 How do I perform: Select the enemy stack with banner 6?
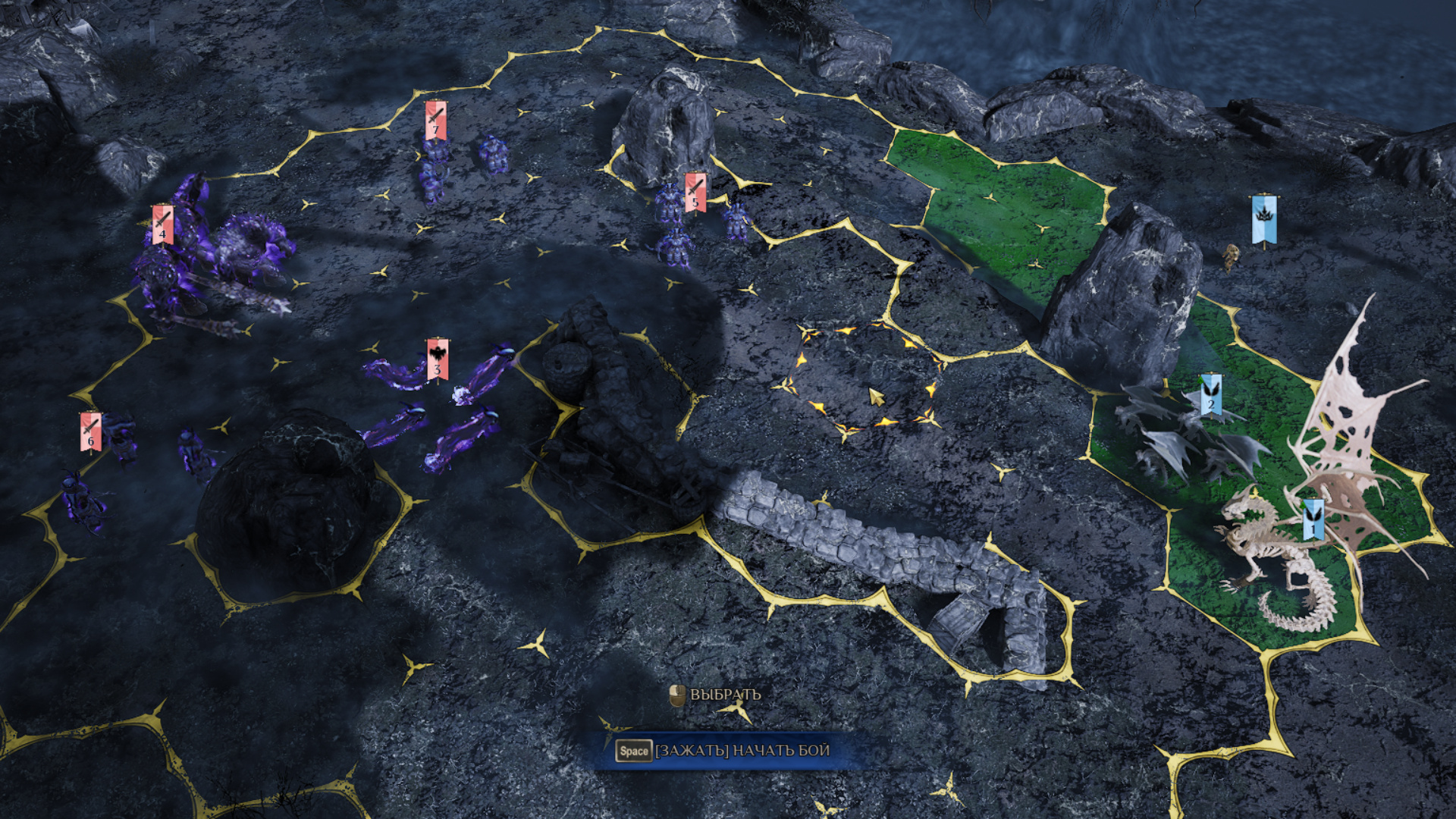point(91,432)
